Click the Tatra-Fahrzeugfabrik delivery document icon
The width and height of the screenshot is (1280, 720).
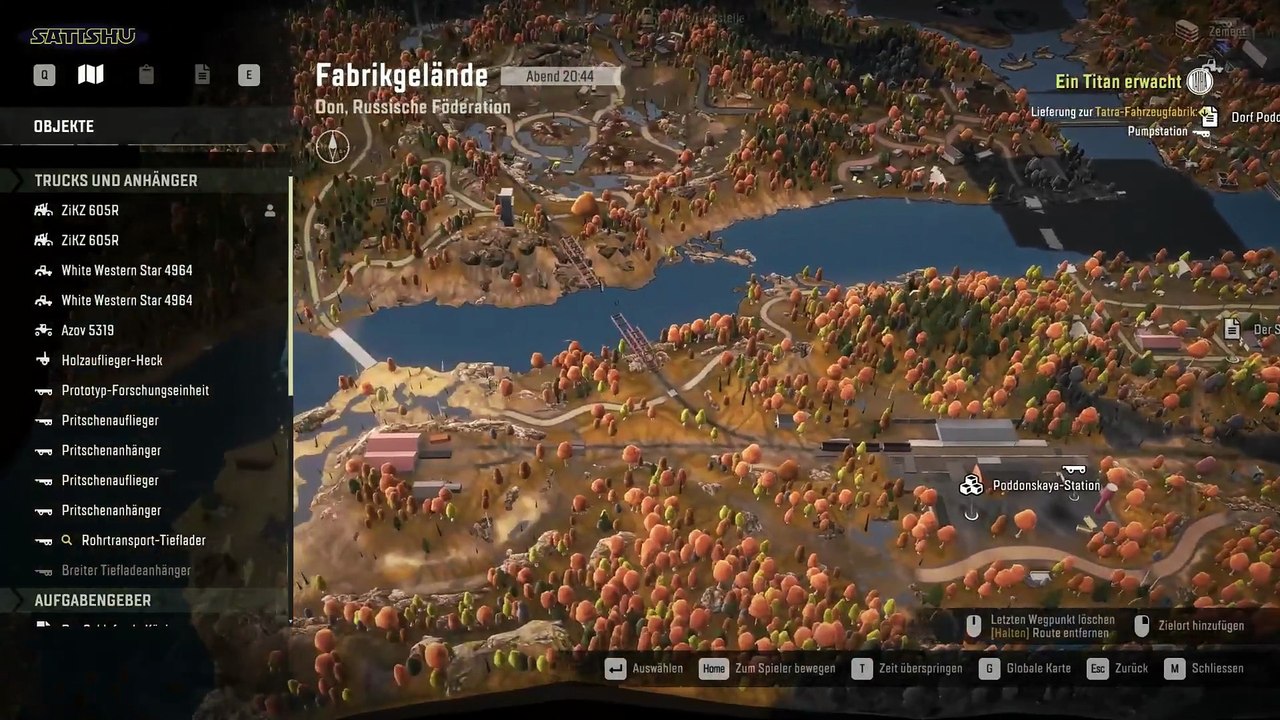(1209, 115)
